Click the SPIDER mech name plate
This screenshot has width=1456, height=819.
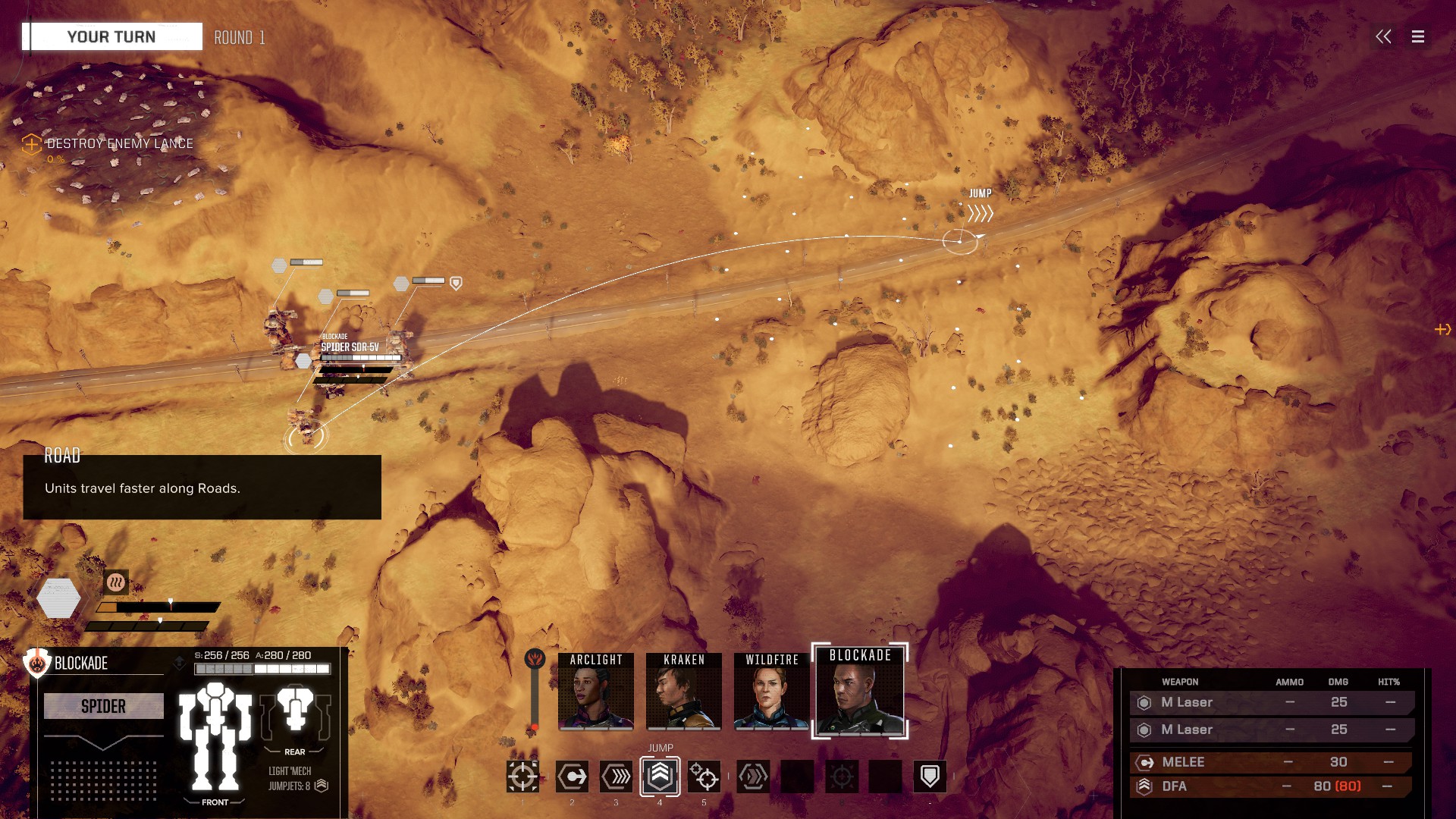pyautogui.click(x=103, y=706)
